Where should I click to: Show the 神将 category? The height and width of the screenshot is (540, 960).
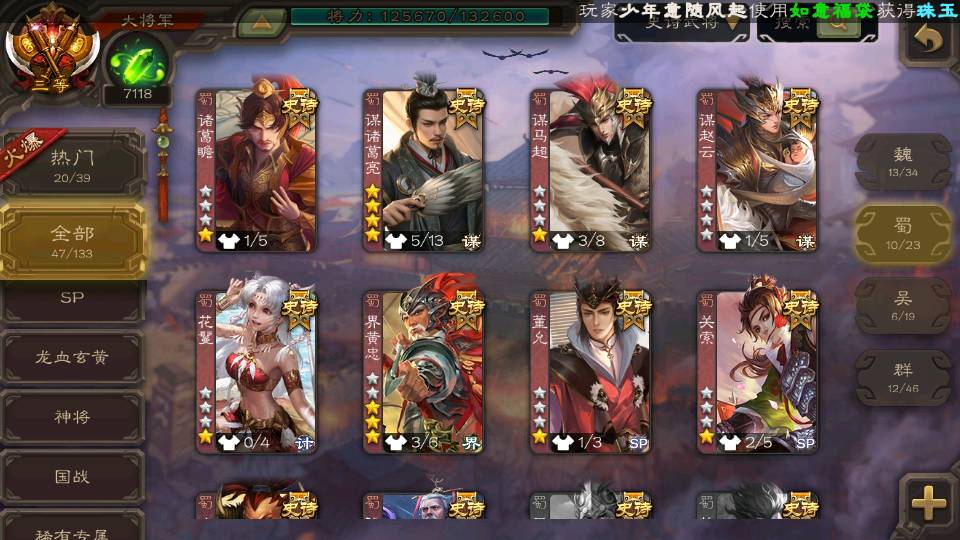(72, 417)
